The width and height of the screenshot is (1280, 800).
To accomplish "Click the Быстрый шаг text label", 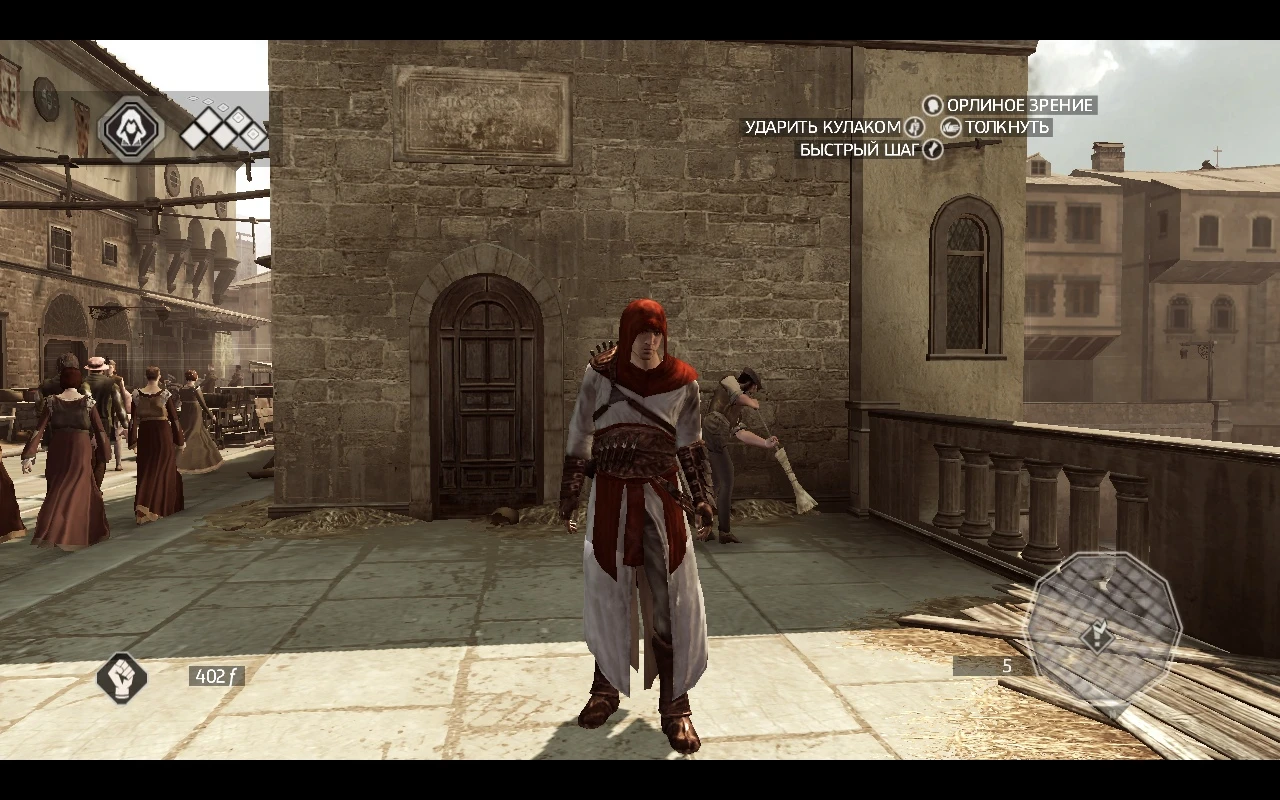I will point(859,148).
